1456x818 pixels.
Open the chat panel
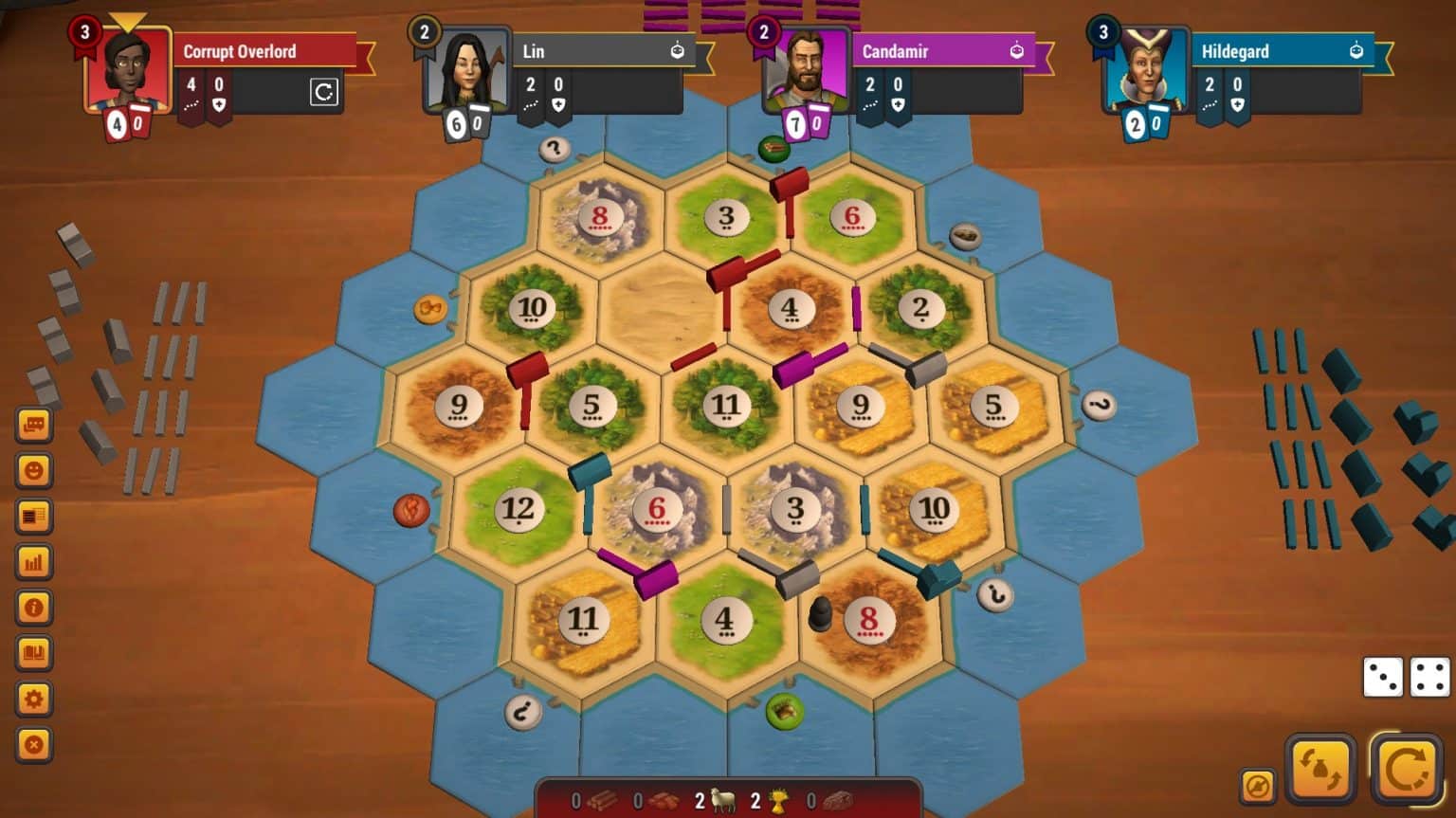(x=34, y=424)
